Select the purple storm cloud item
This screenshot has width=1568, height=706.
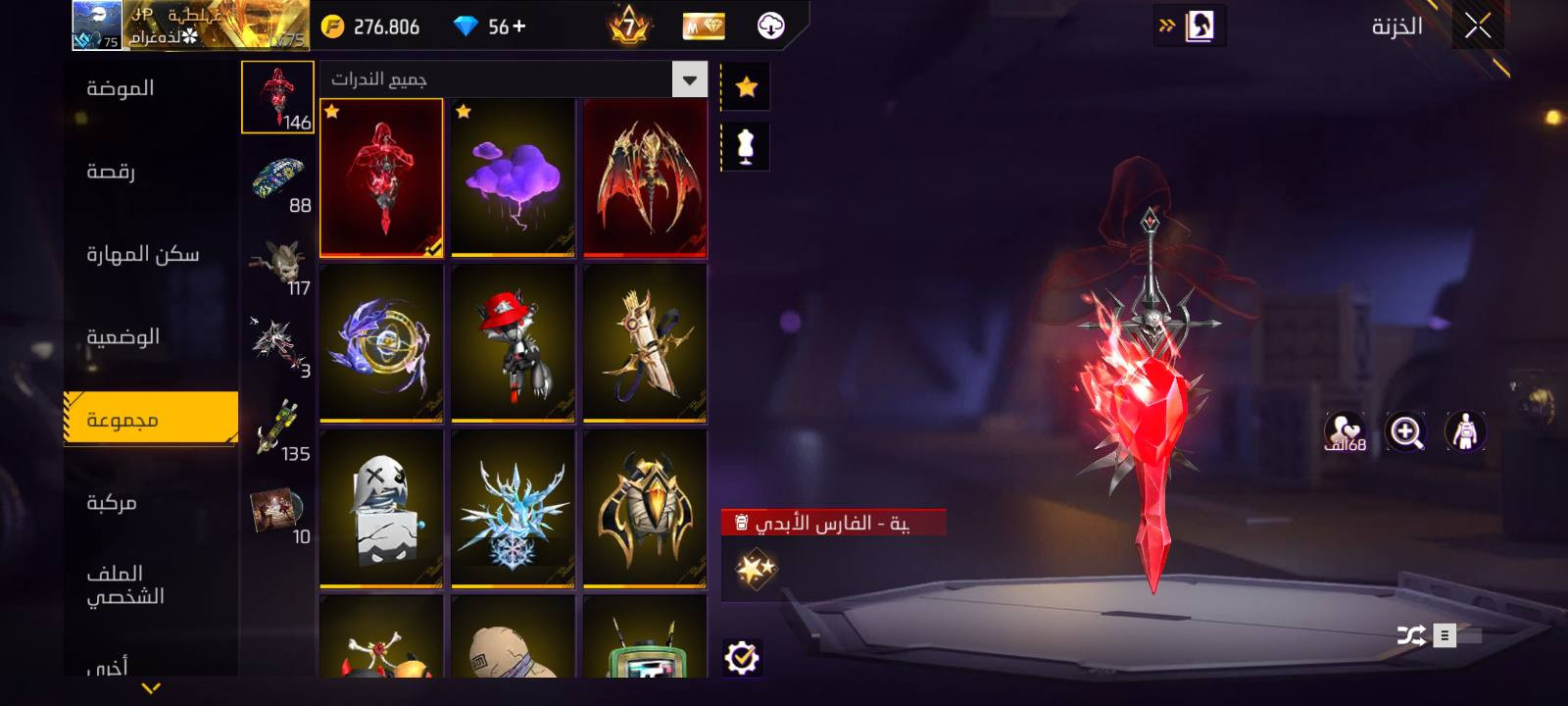coord(513,178)
